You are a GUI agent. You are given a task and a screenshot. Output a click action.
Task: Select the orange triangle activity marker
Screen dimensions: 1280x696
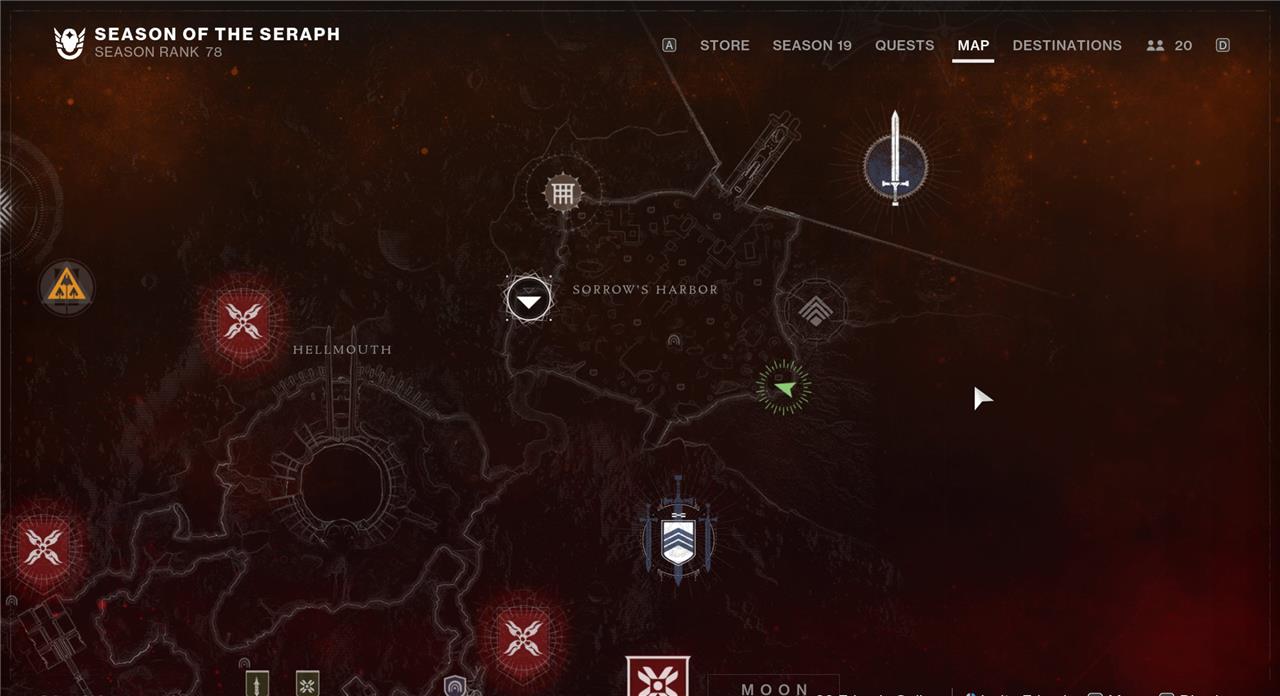tap(67, 288)
